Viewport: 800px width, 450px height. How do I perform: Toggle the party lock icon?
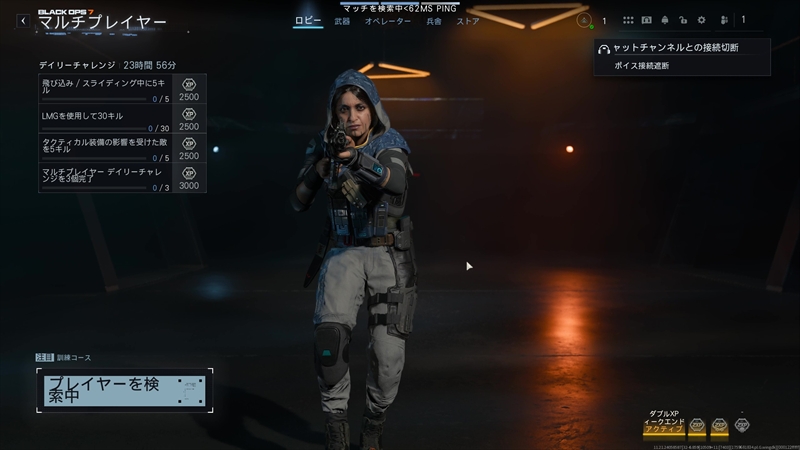point(682,20)
